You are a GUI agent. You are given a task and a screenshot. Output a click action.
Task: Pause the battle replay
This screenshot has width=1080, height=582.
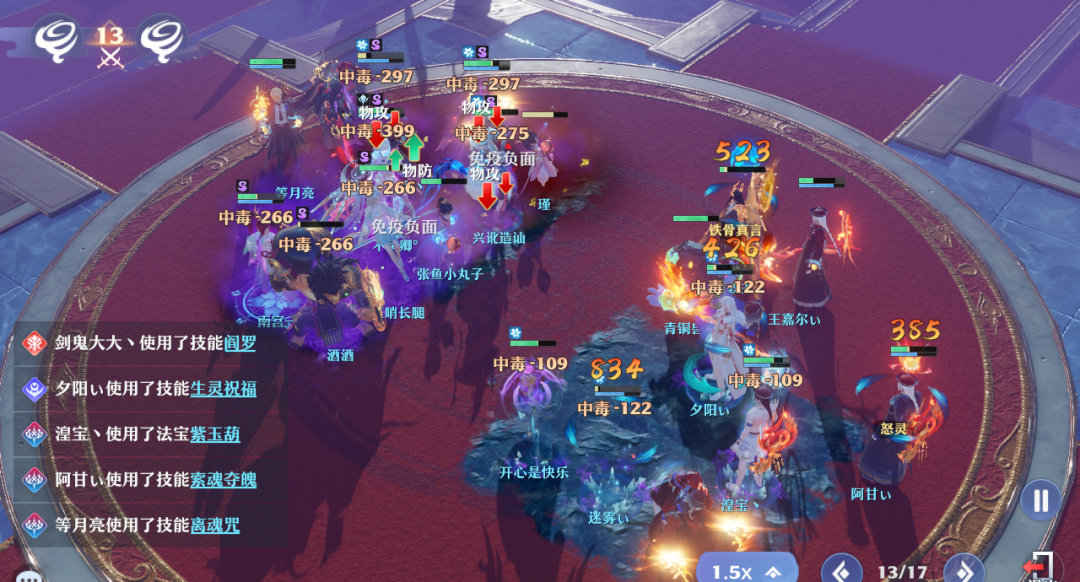tap(1041, 500)
